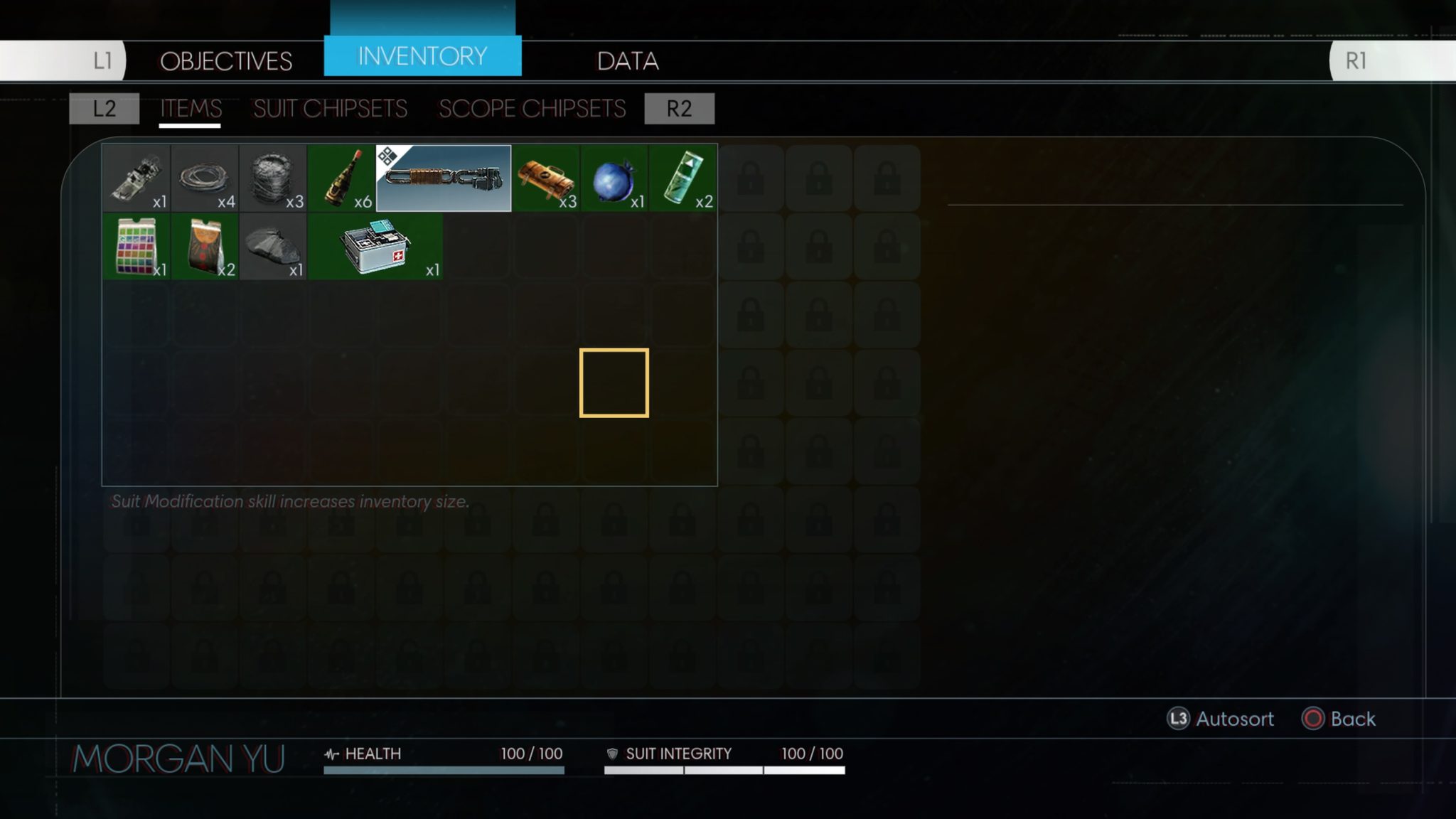Choose the green drink can stack

pos(682,178)
